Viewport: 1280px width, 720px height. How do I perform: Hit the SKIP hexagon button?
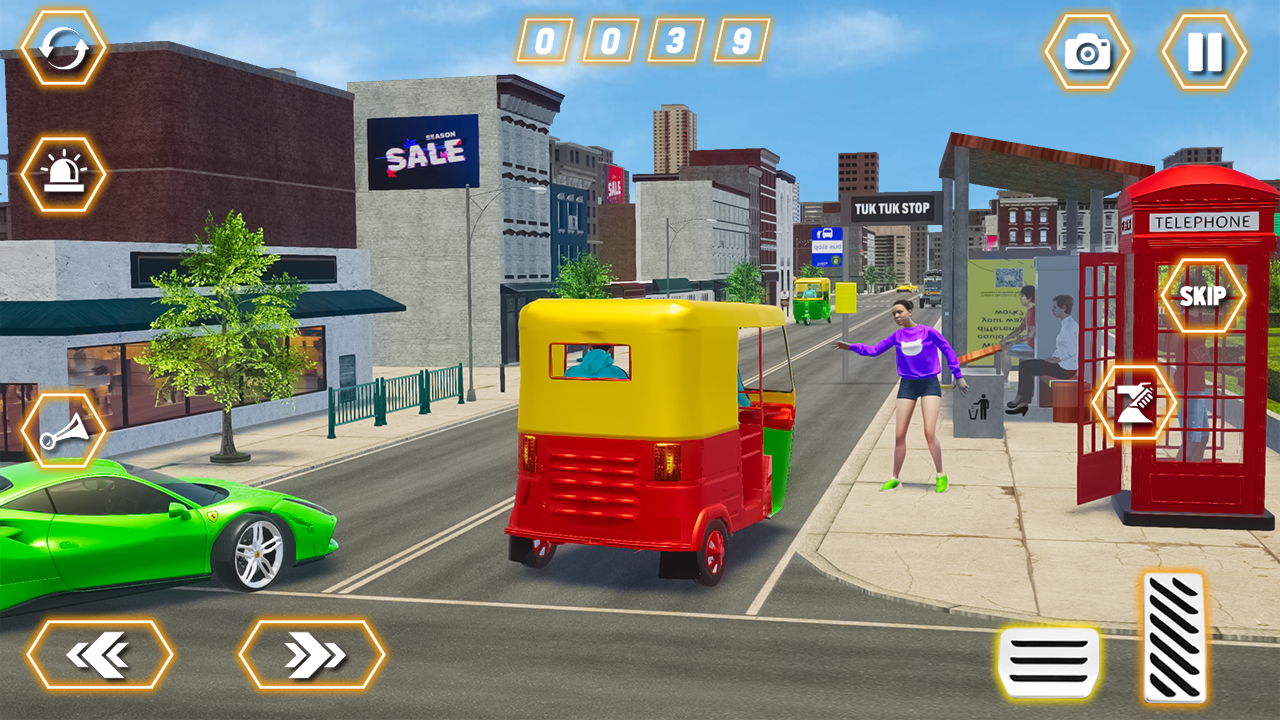tap(1204, 294)
